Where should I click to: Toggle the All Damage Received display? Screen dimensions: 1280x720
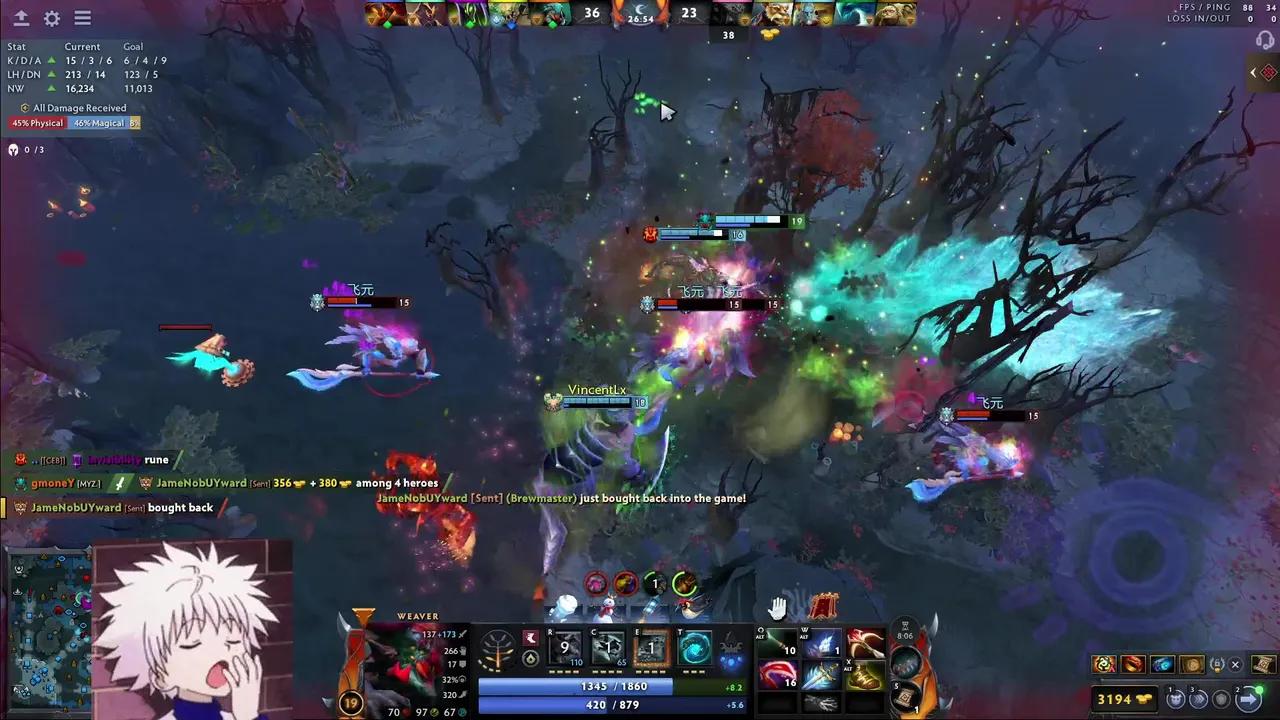coord(79,107)
